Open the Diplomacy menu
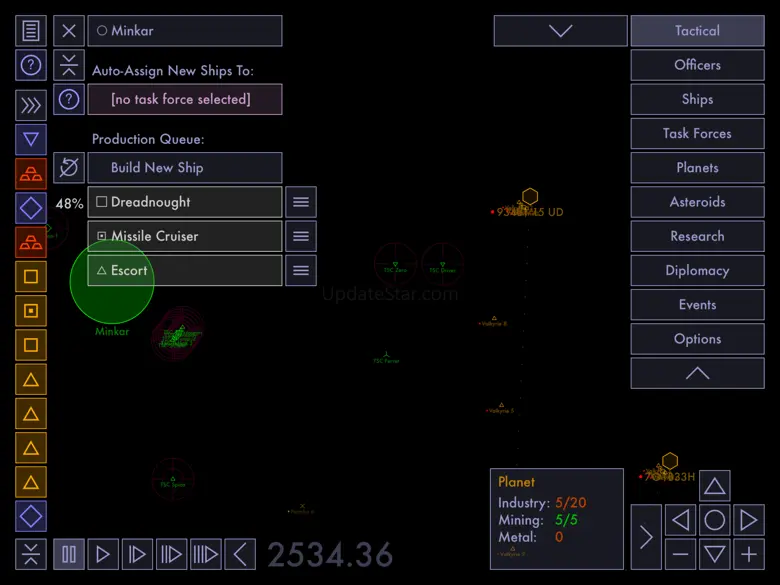 [x=697, y=270]
